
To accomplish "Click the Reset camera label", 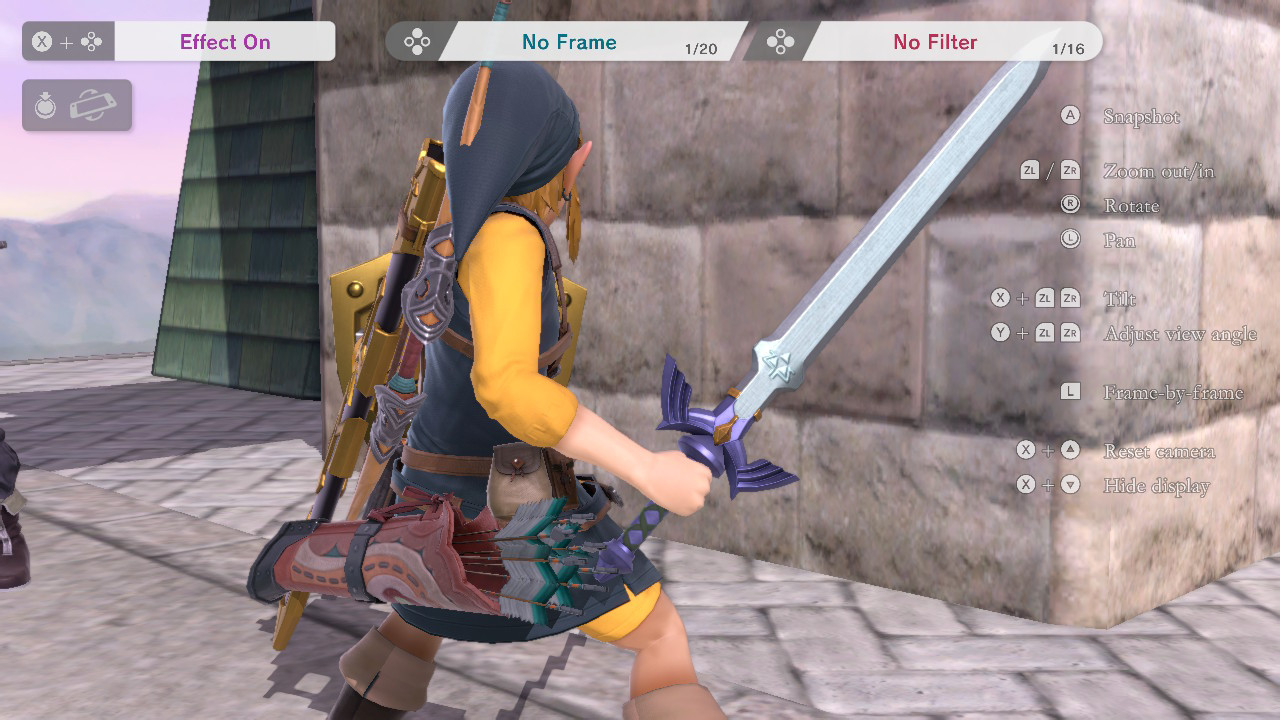I will tap(1159, 450).
